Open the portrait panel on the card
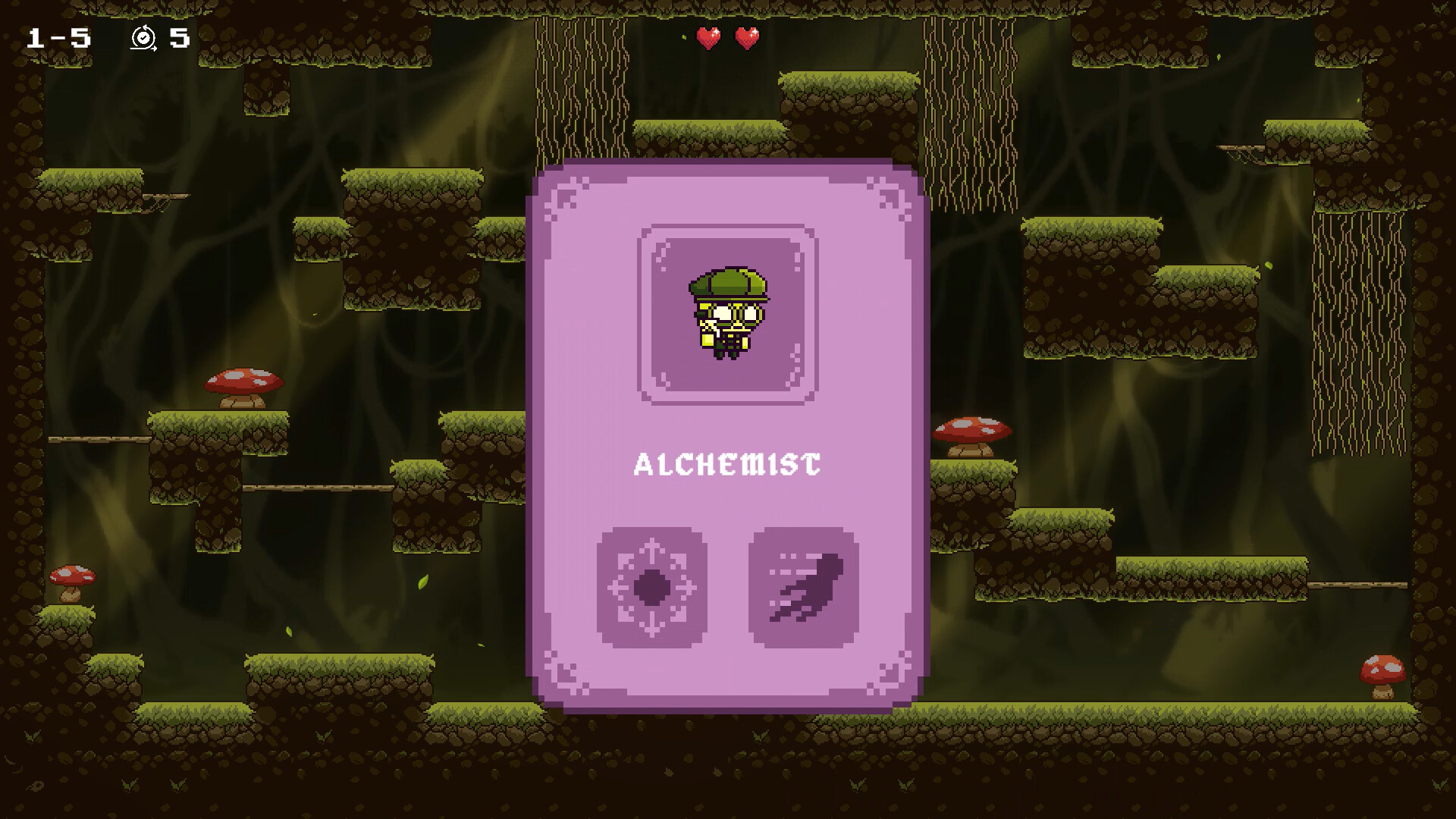This screenshot has height=819, width=1456. (x=726, y=312)
